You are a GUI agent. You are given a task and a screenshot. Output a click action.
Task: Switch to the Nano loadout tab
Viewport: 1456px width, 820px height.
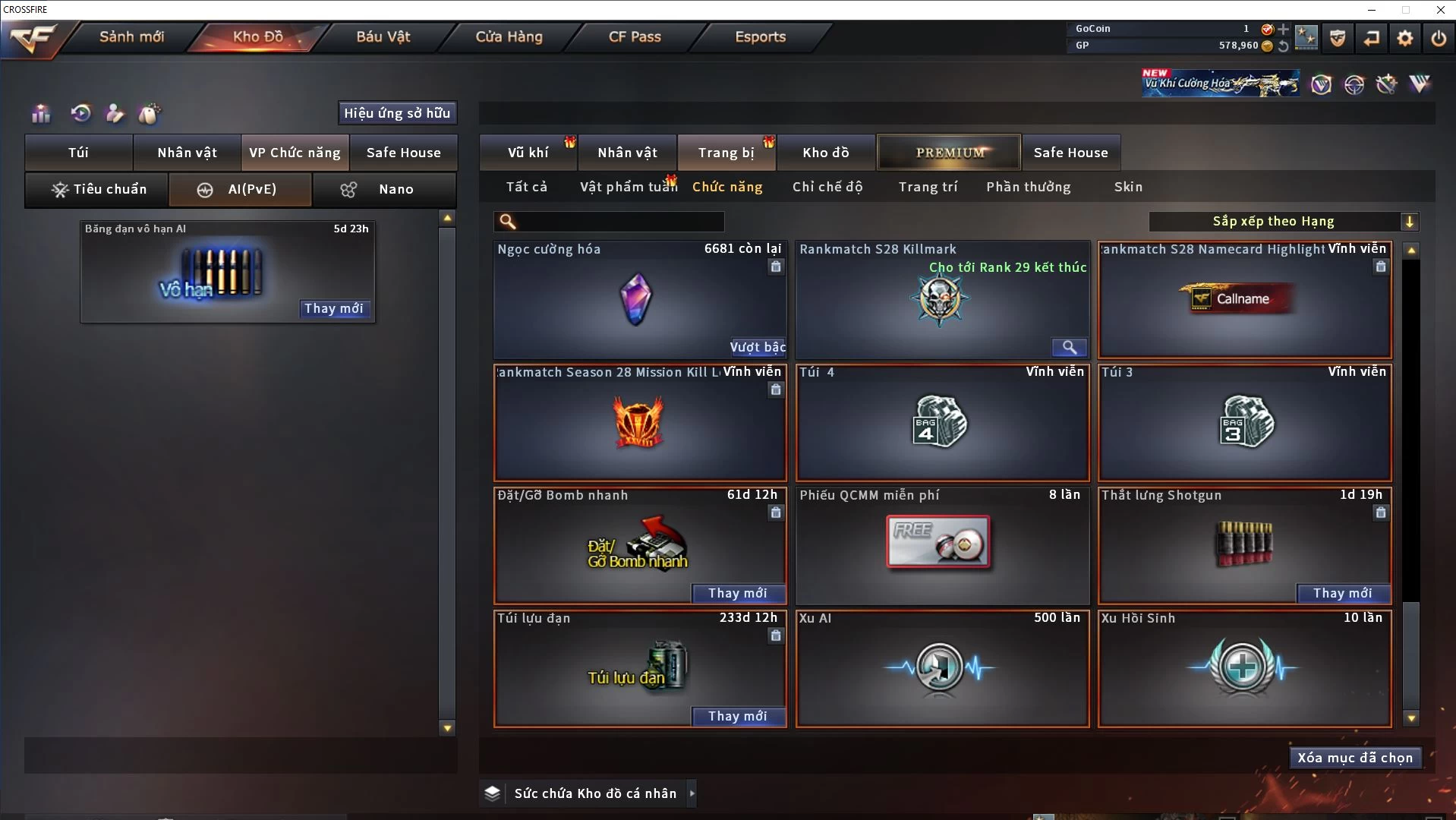pyautogui.click(x=385, y=189)
